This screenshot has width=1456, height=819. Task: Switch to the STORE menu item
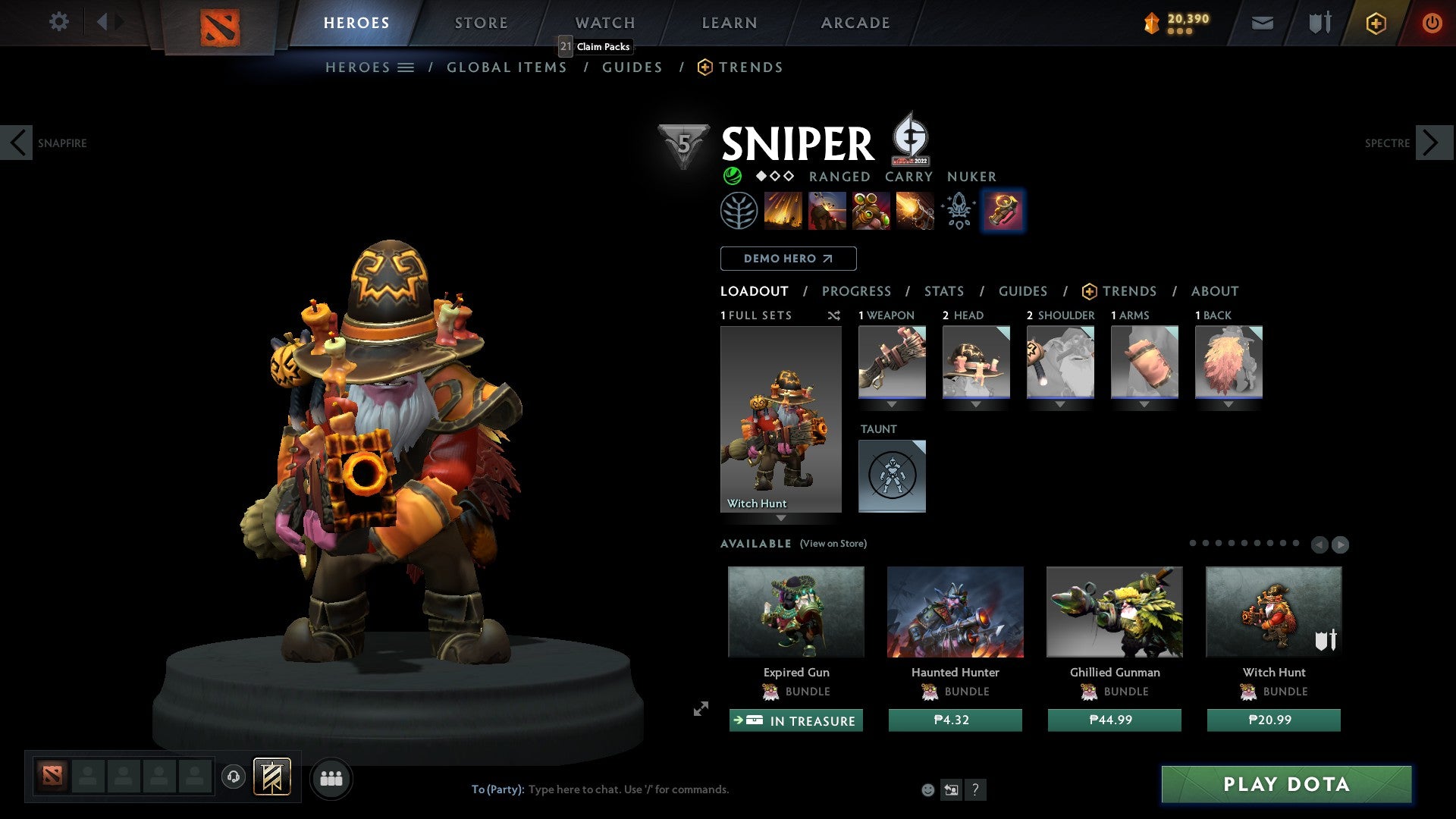click(480, 22)
